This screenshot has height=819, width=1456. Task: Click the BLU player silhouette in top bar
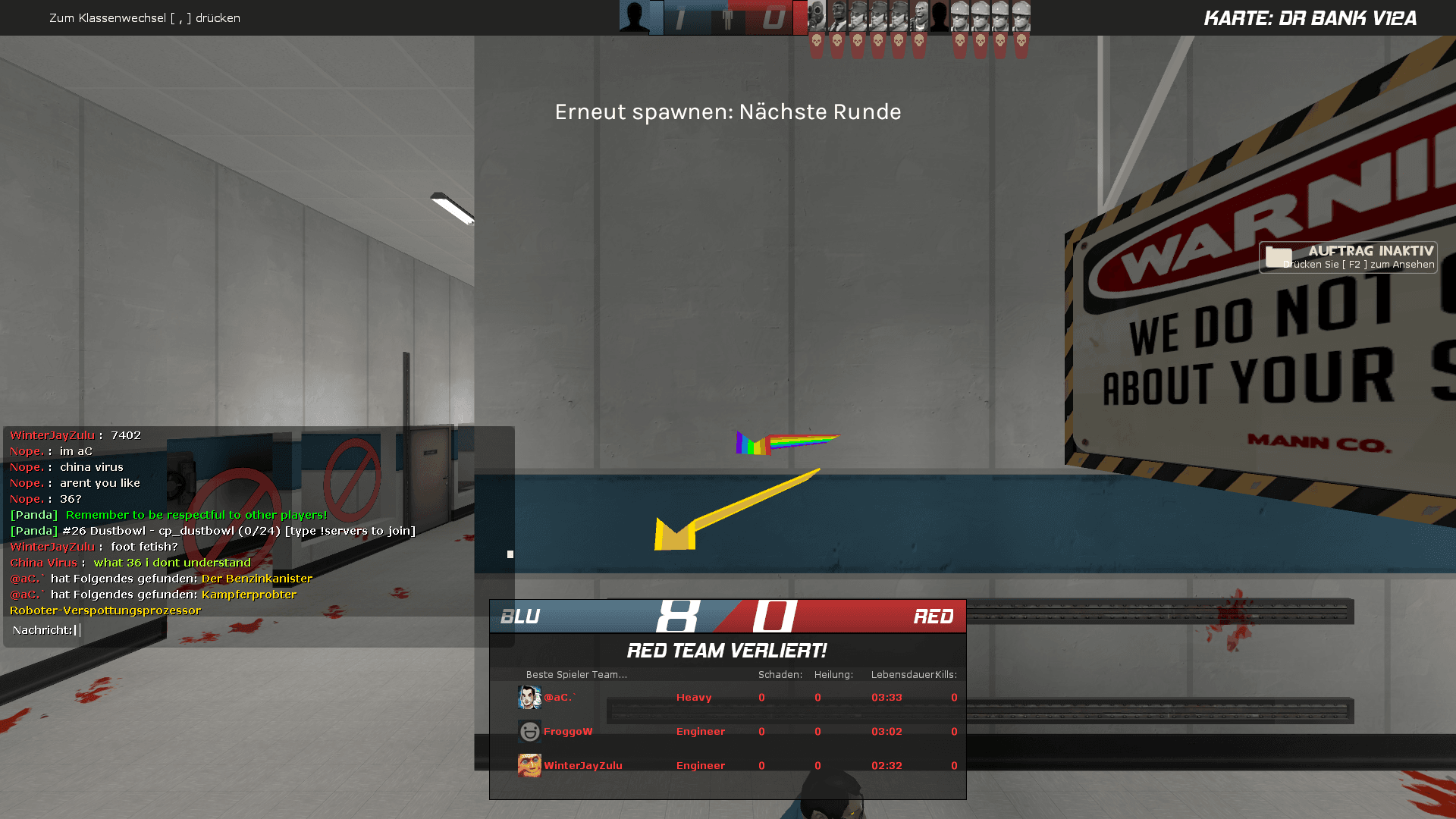[635, 17]
